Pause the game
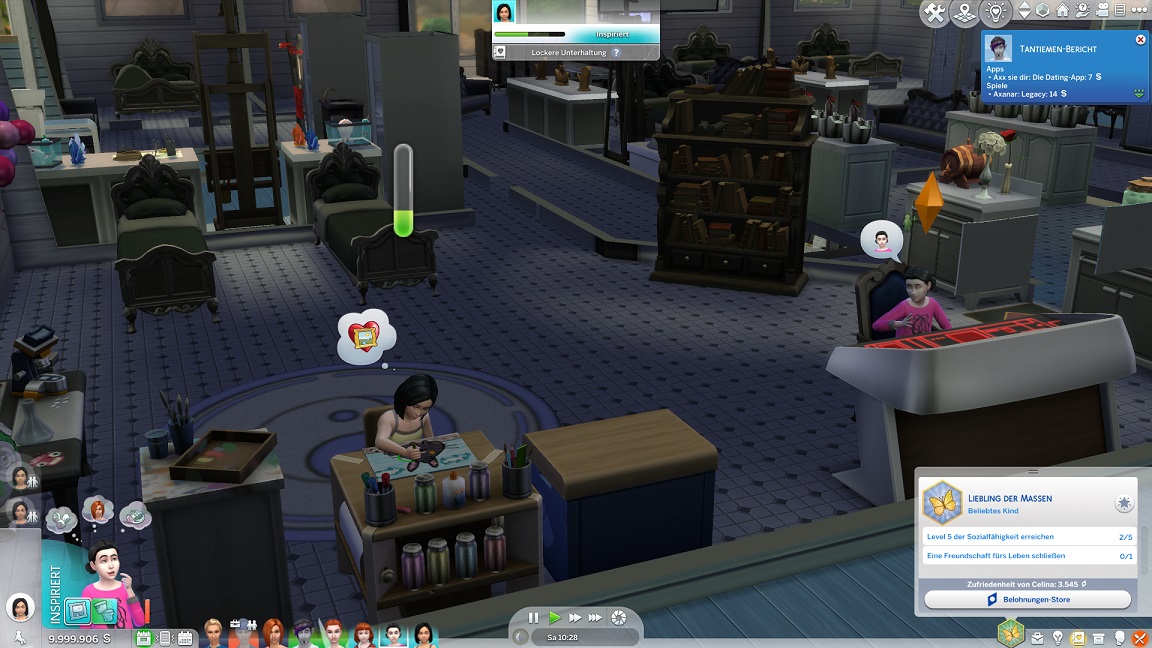Image resolution: width=1152 pixels, height=648 pixels. pos(533,618)
